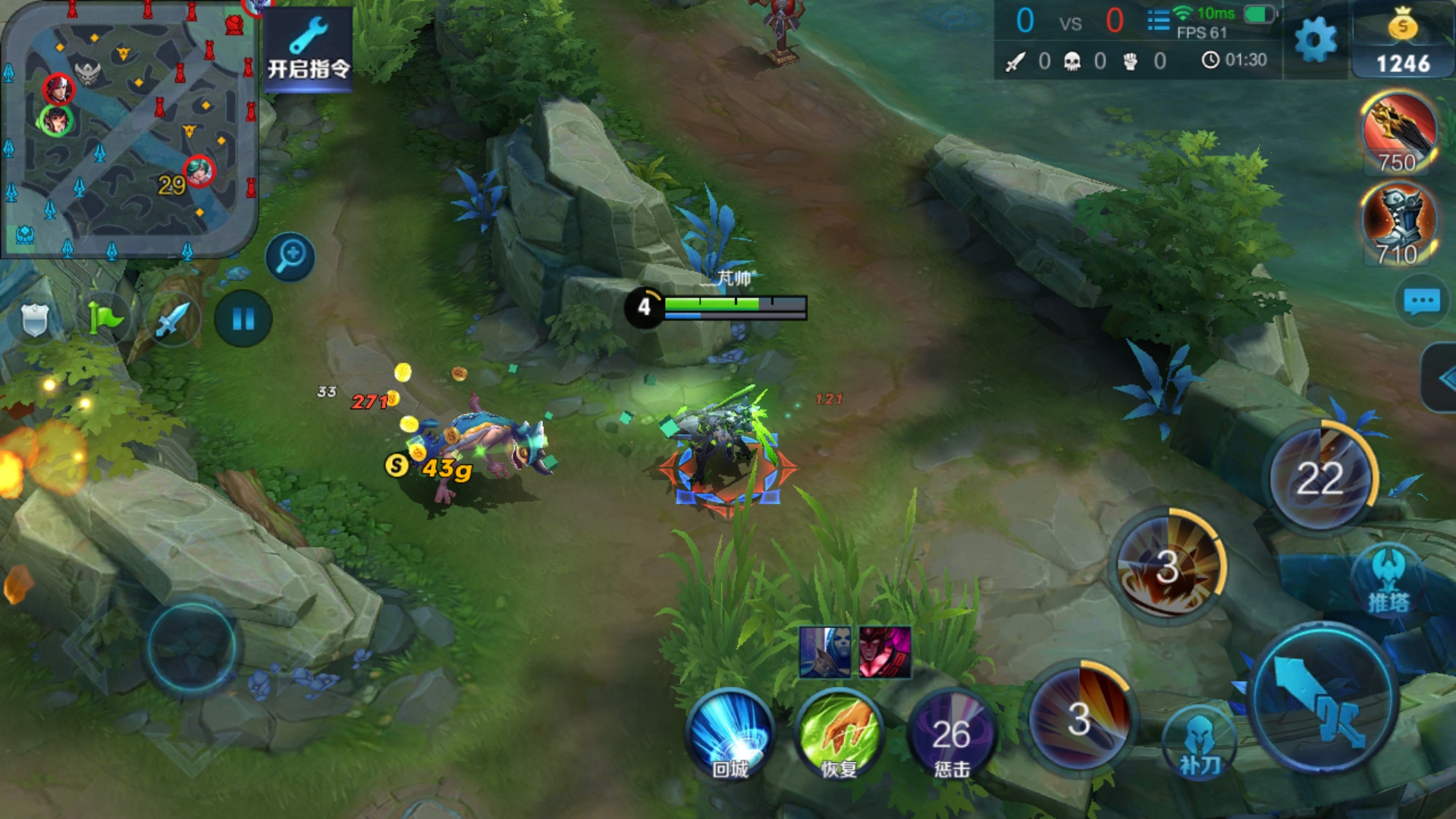Open the minimap
The height and width of the screenshot is (819, 1456).
click(x=129, y=129)
